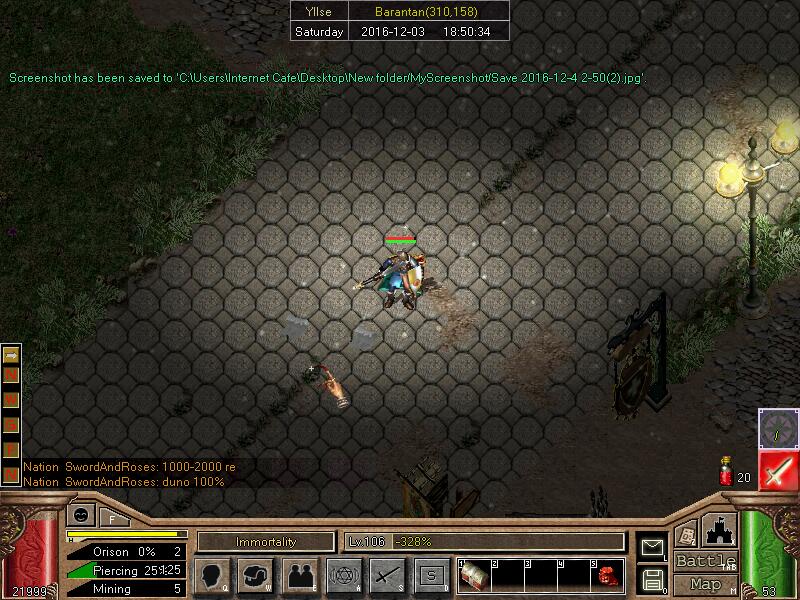Select the purple-bordered compass skill icon
Image resolution: width=800 pixels, height=600 pixels.
pyautogui.click(x=778, y=428)
